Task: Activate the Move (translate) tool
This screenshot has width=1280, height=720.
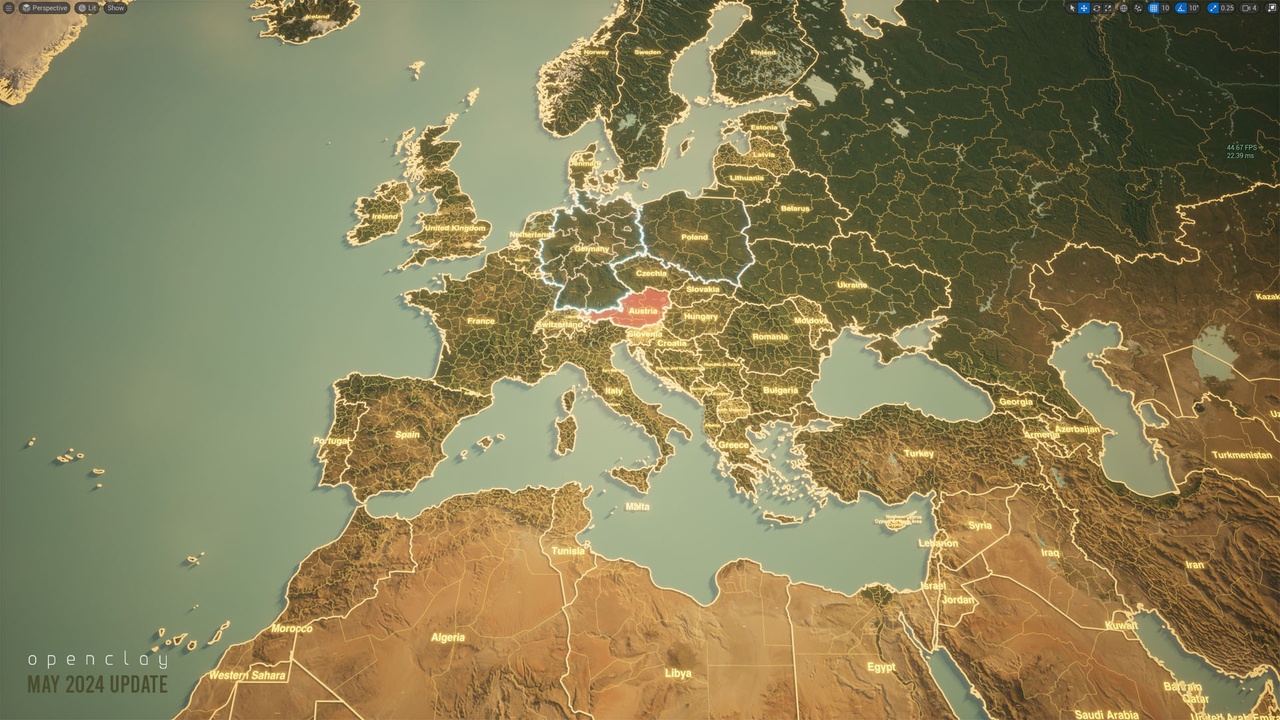Action: point(1084,7)
